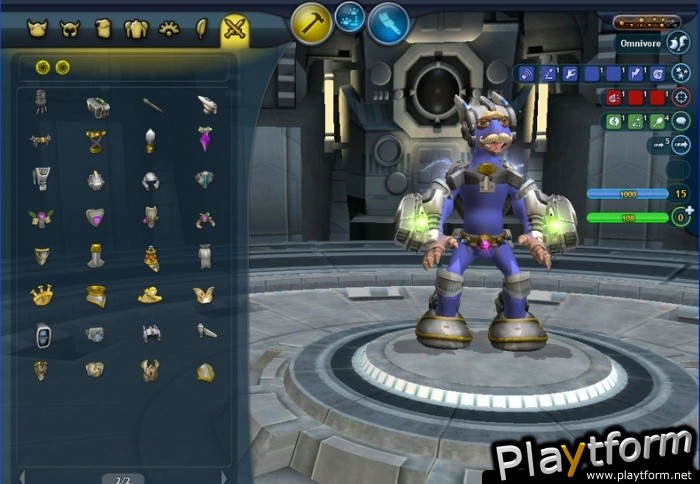
Task: Select the blue-screen handheld device part
Action: [42, 333]
